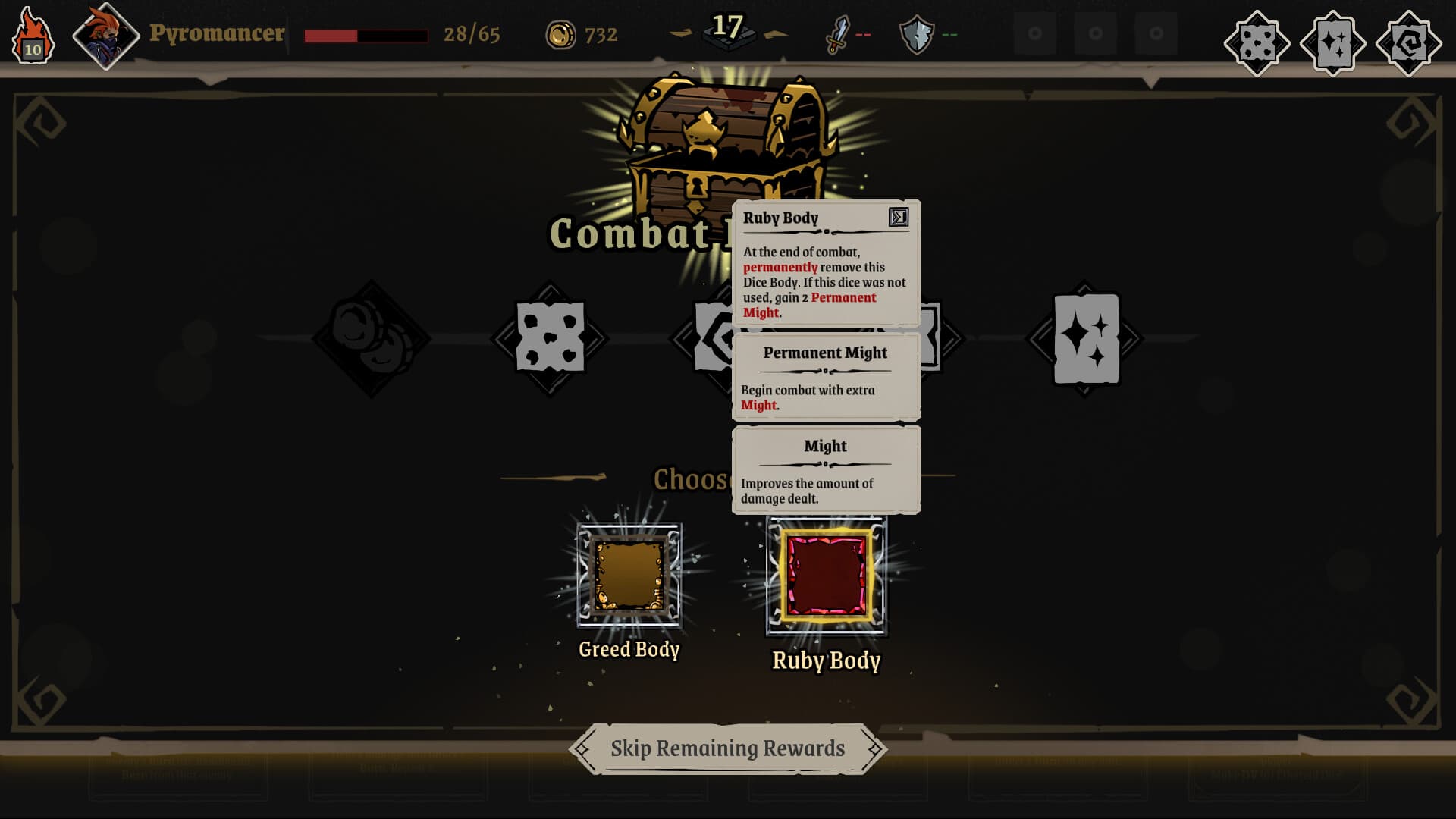Click the flame icon showing 10
This screenshot has width=1456, height=819.
(32, 33)
